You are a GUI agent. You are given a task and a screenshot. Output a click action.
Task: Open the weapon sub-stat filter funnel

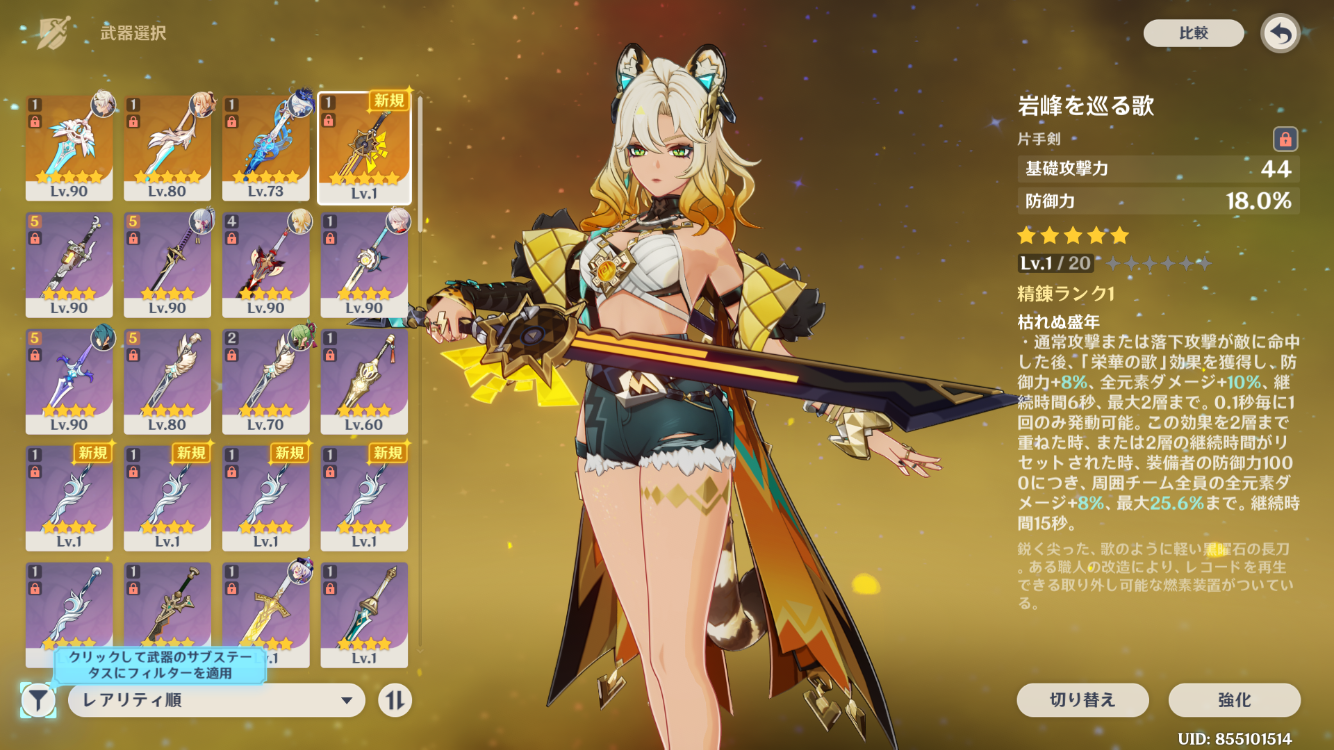click(38, 700)
